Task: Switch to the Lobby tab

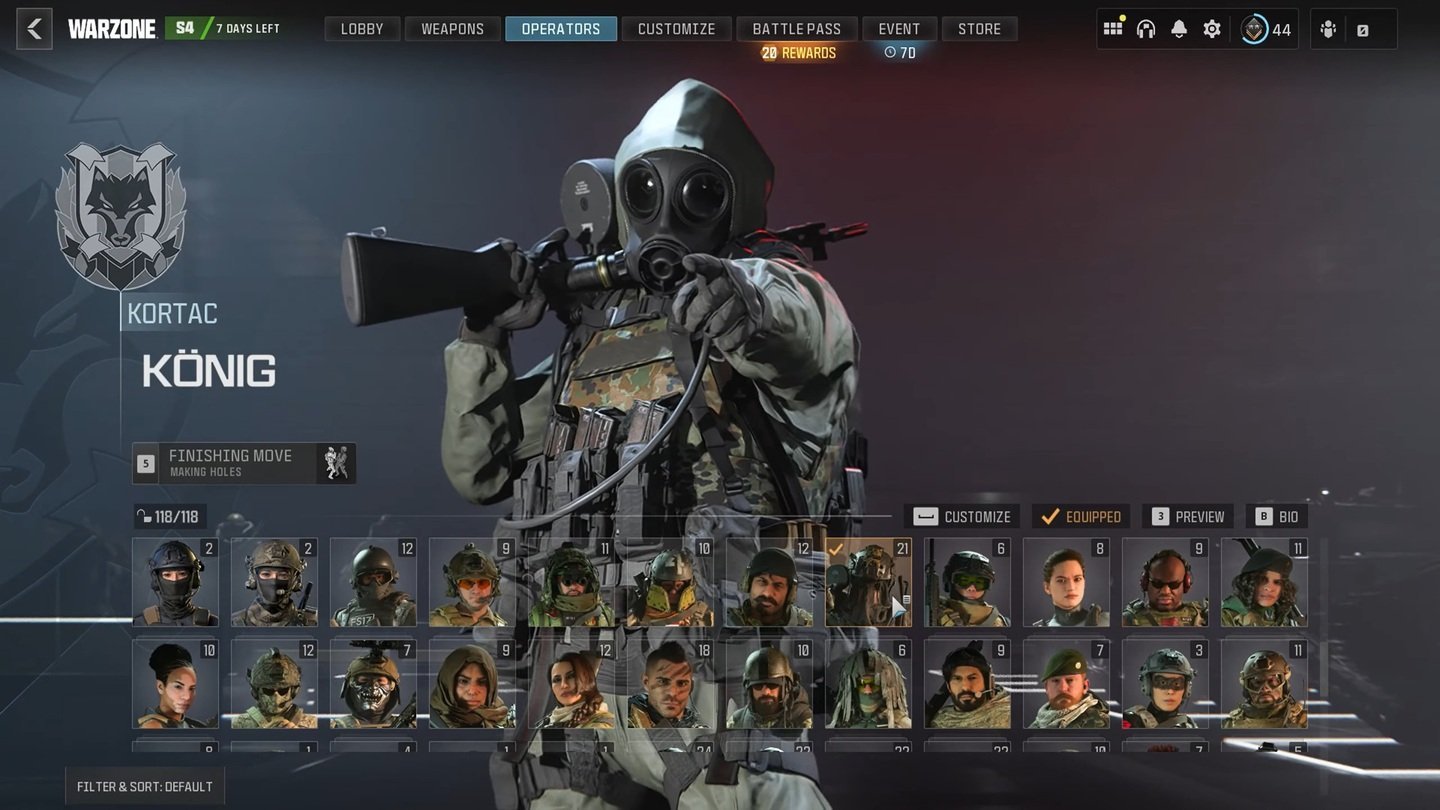Action: [362, 29]
